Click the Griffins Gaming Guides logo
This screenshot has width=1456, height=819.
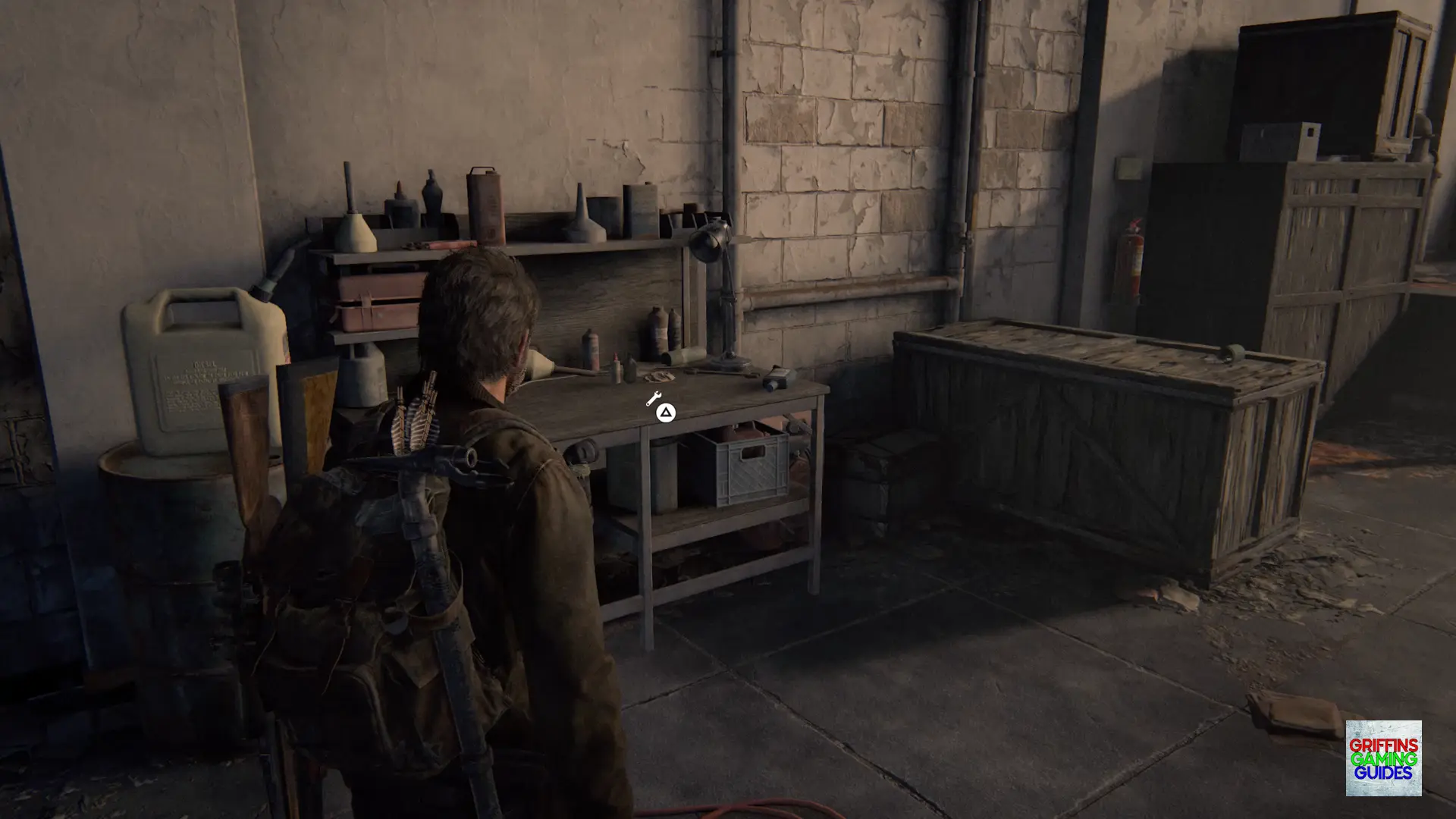point(1383,758)
